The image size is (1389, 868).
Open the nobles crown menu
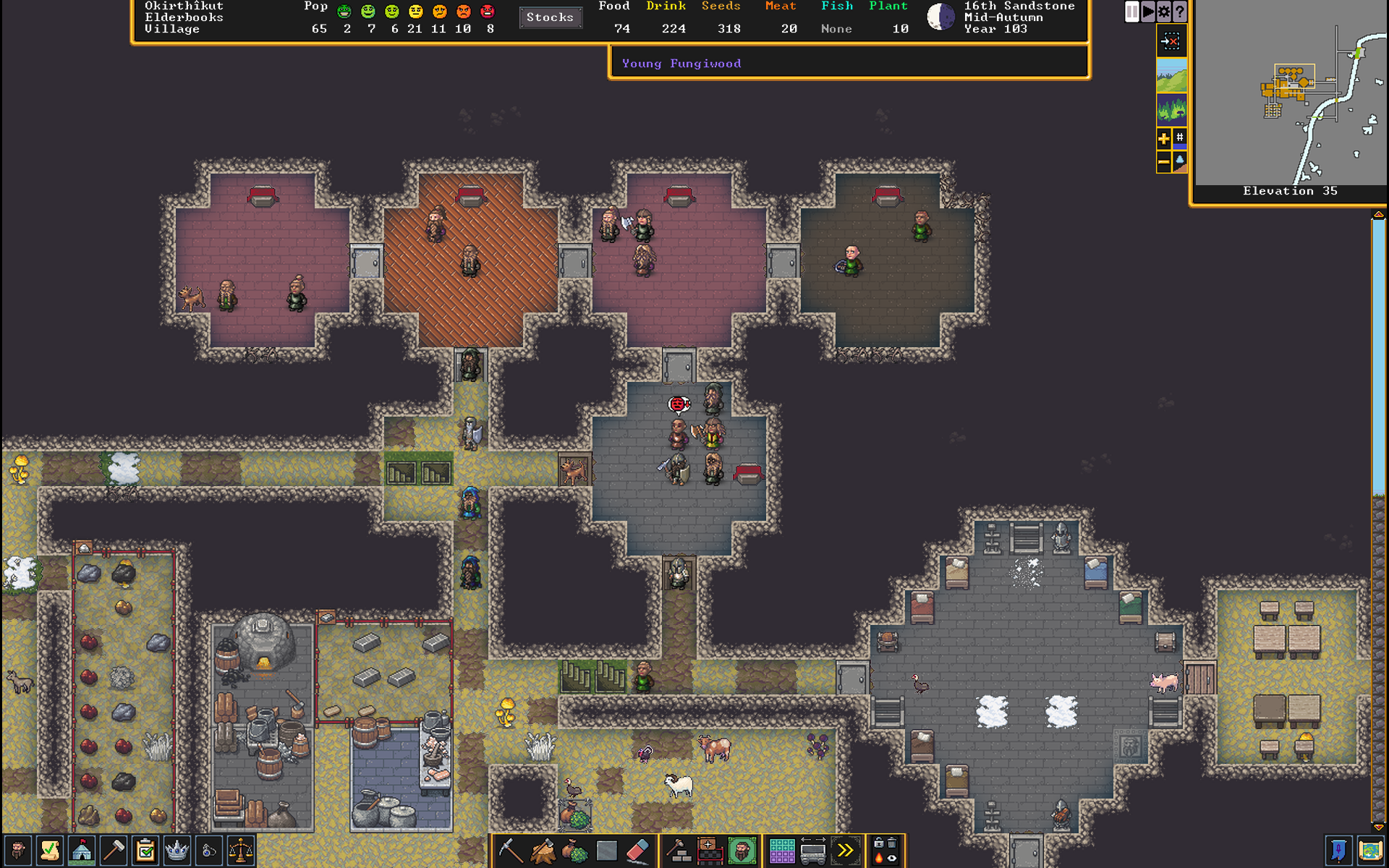pyautogui.click(x=177, y=851)
